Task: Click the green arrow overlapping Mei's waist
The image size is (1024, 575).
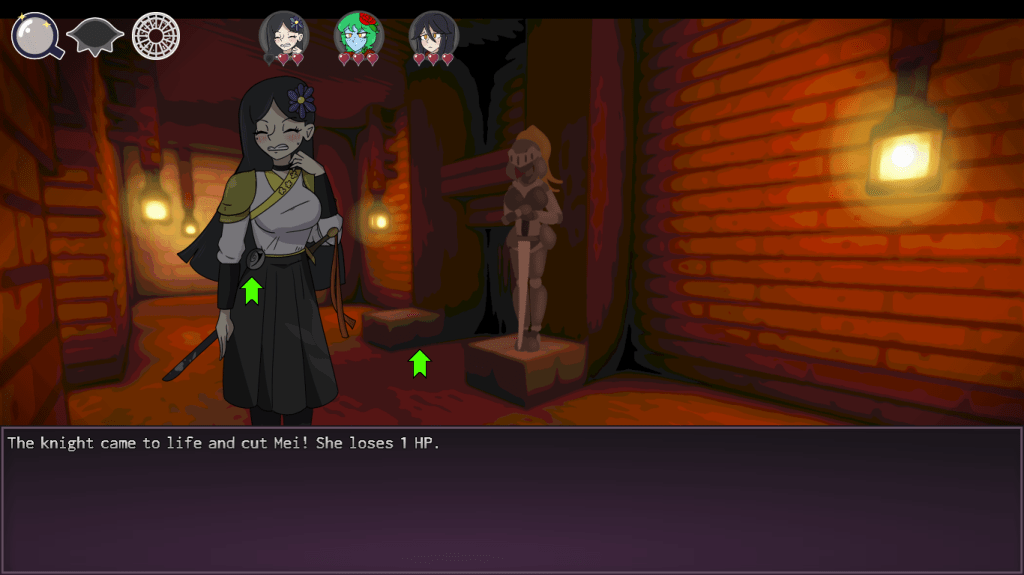Action: [x=251, y=290]
